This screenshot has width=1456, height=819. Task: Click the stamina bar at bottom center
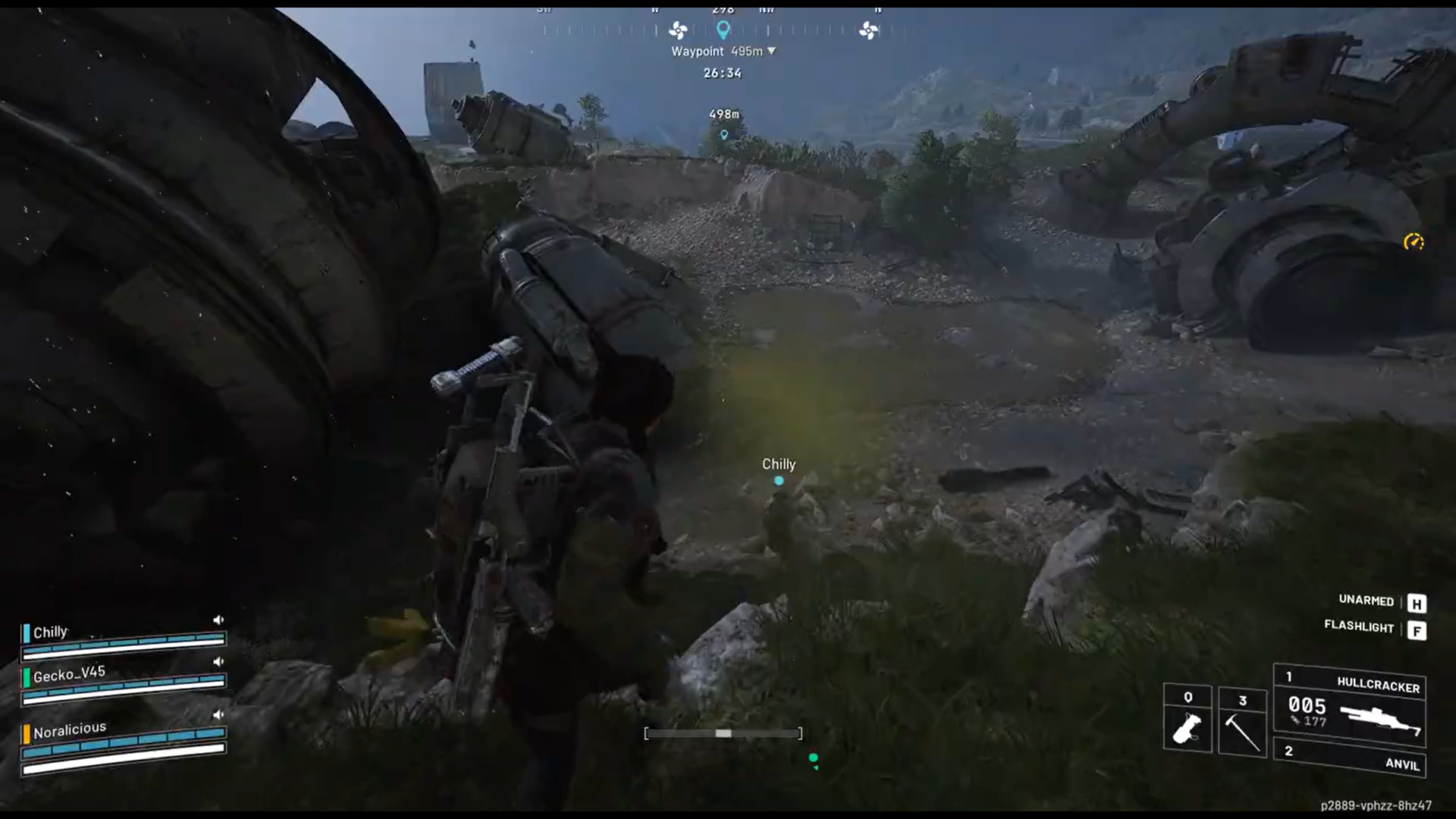723,733
